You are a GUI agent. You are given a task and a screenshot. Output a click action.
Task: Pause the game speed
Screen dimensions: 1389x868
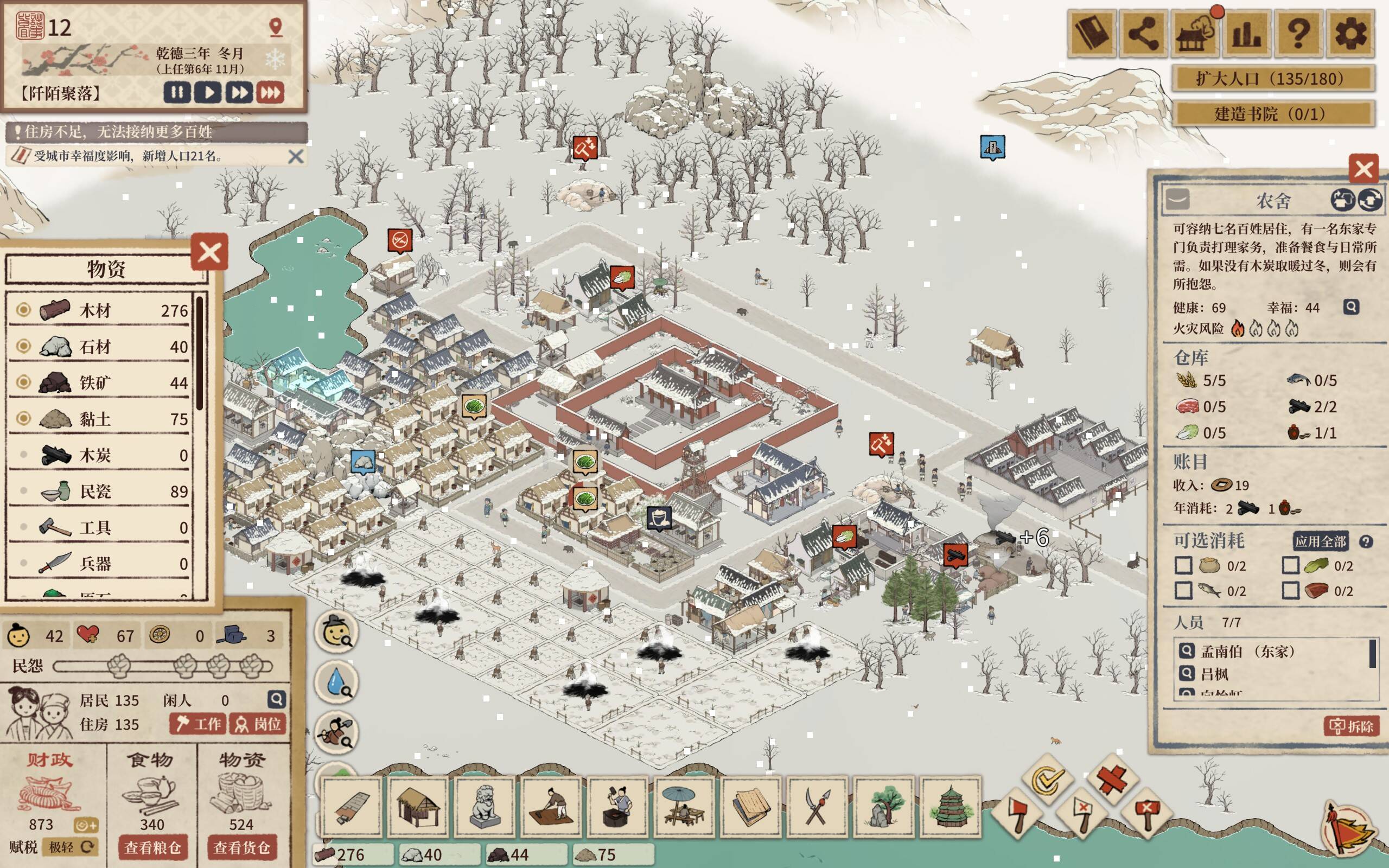tap(177, 92)
